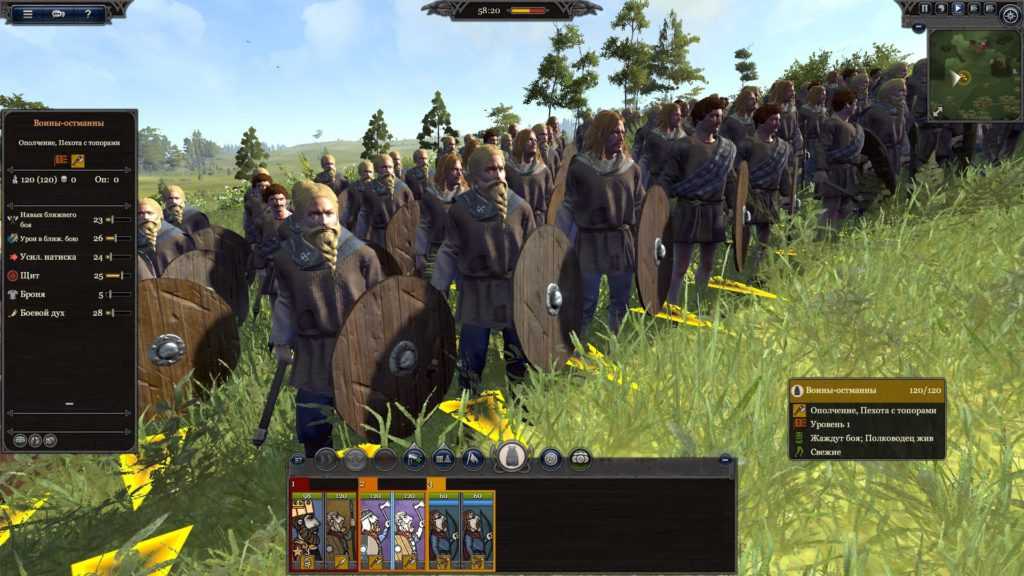Open the help question mark button
Screen dimensions: 1024x576
tap(89, 14)
